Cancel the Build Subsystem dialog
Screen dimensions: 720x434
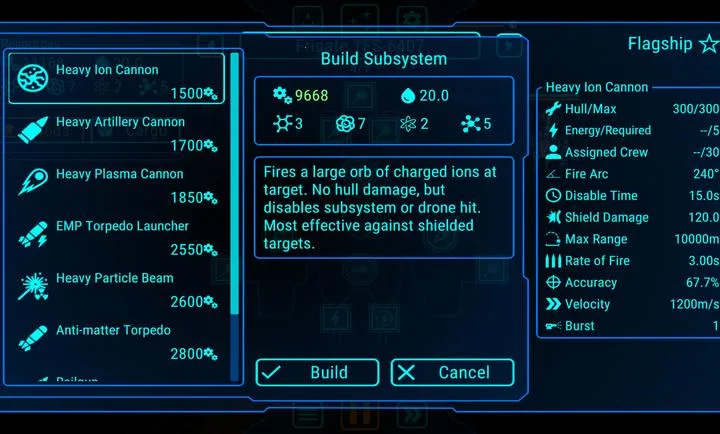click(x=452, y=373)
